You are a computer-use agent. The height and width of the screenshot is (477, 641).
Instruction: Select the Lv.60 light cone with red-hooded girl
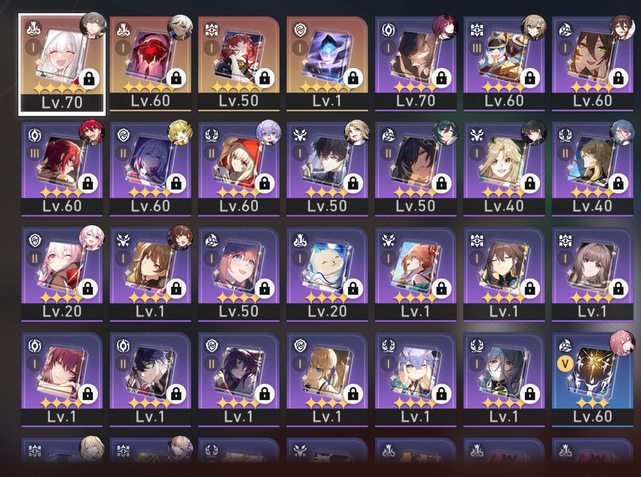238,167
